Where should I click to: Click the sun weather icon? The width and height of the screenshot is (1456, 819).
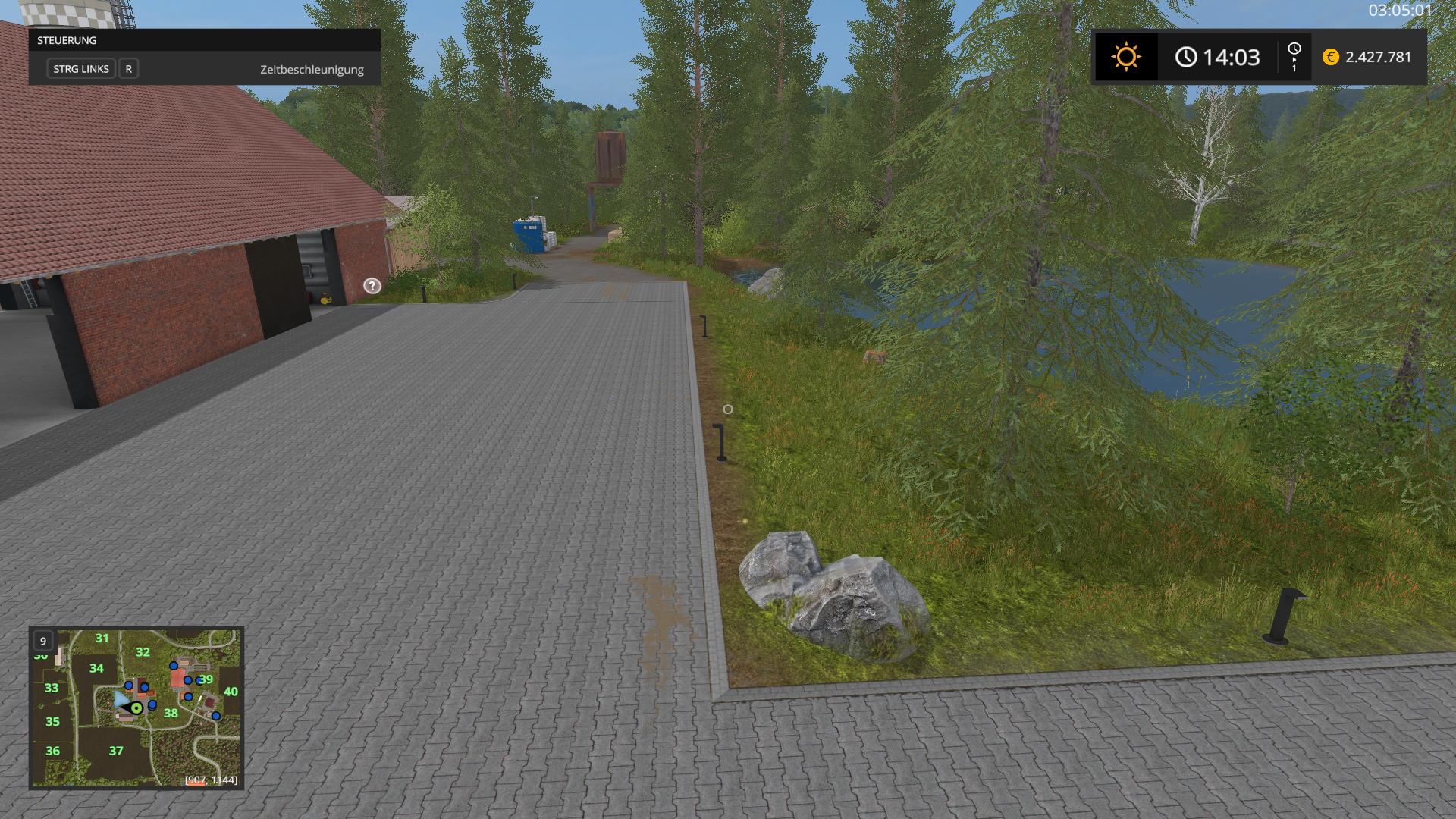point(1125,58)
